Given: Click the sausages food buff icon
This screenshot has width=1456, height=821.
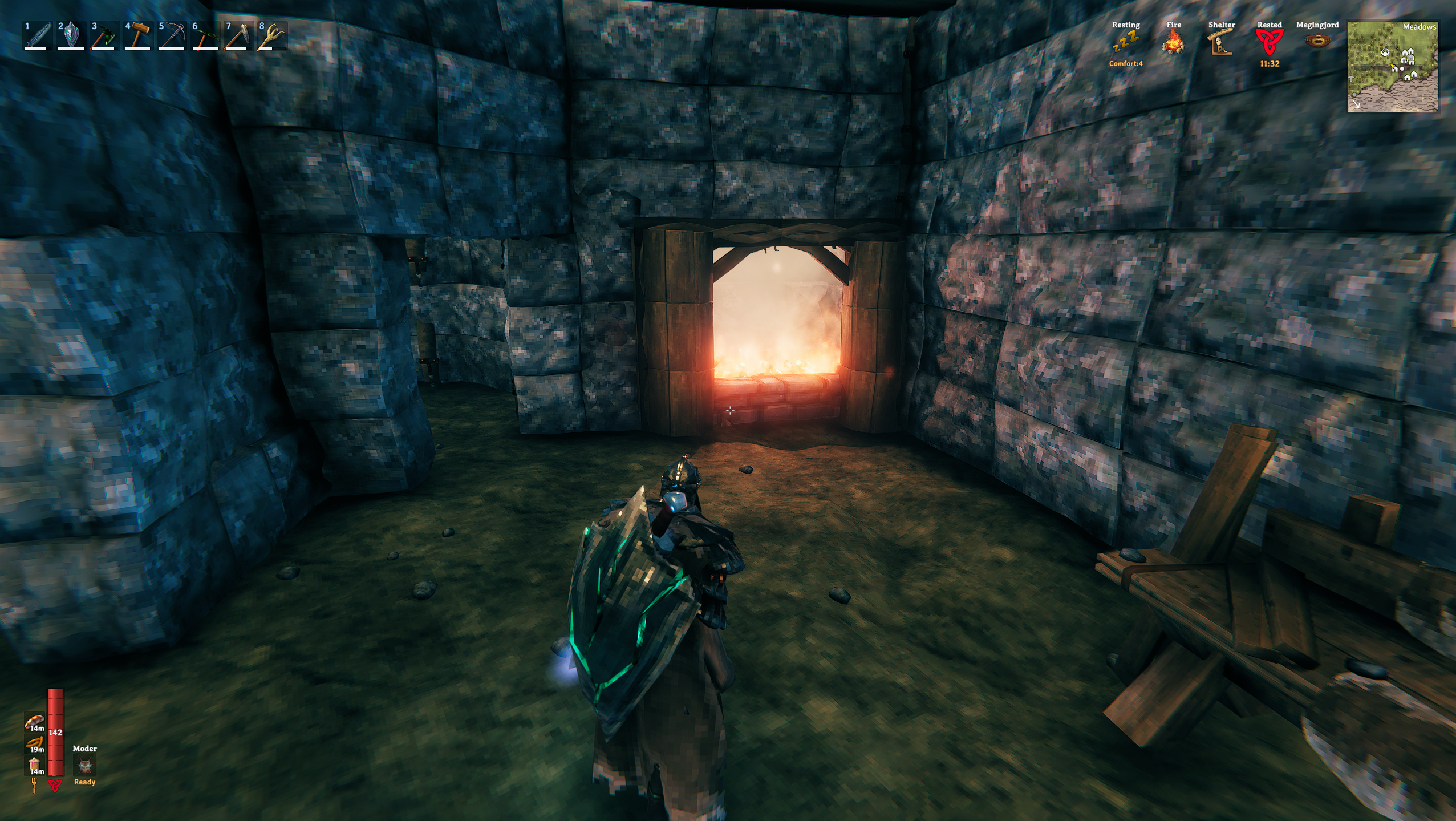Looking at the screenshot, I should point(34,743).
